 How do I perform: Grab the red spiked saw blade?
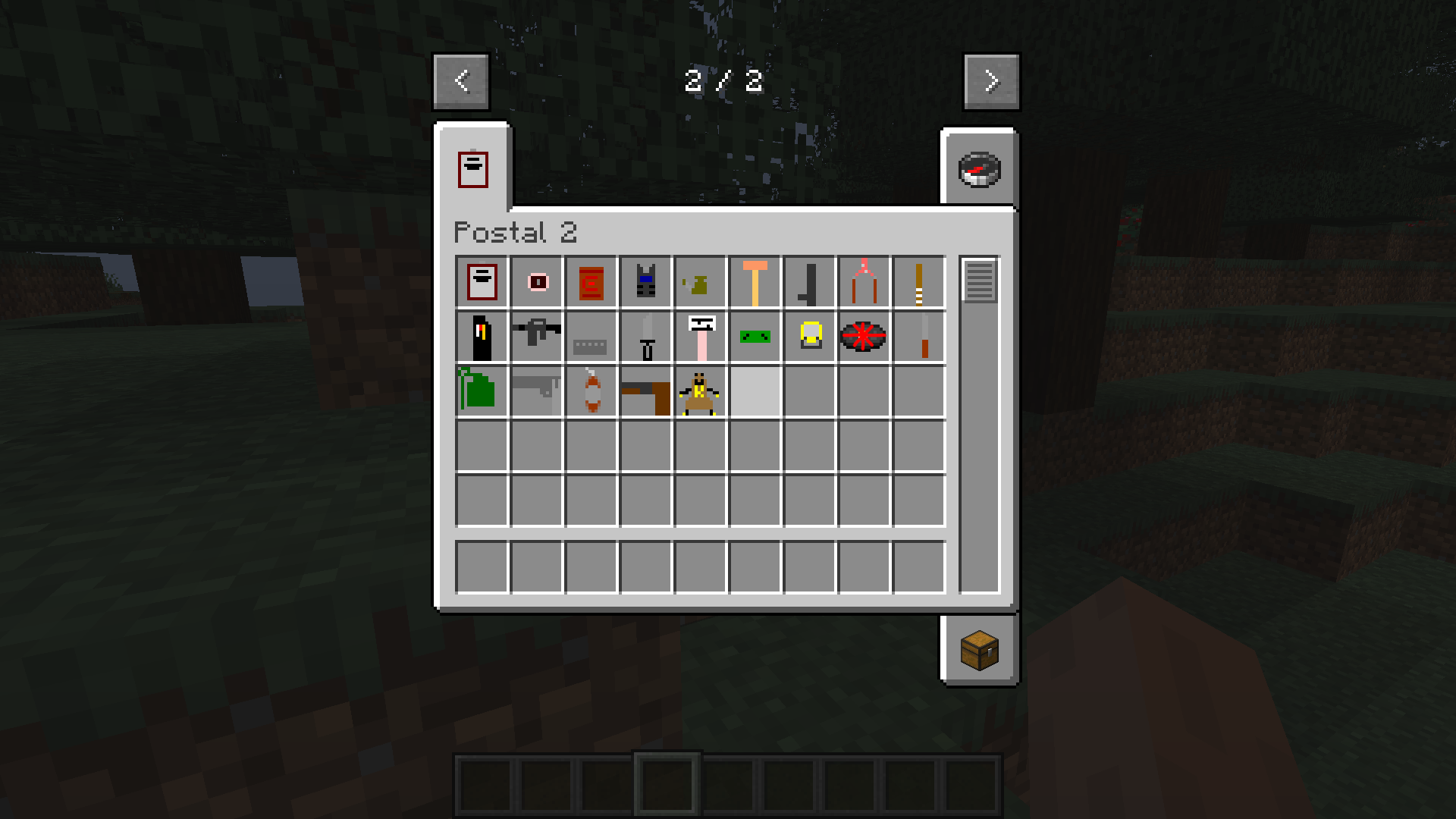[864, 337]
